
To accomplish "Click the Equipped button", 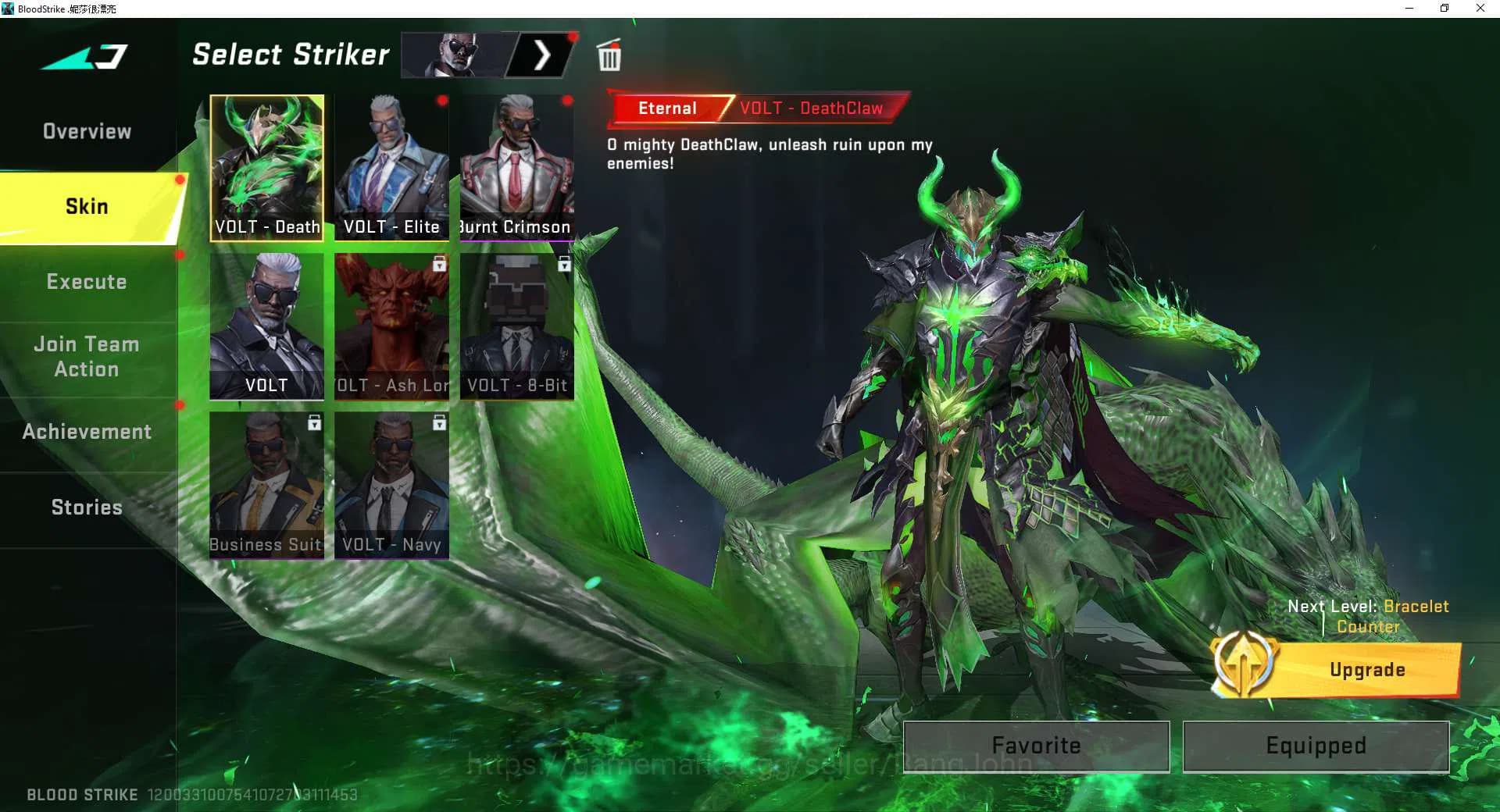I will 1315,745.
